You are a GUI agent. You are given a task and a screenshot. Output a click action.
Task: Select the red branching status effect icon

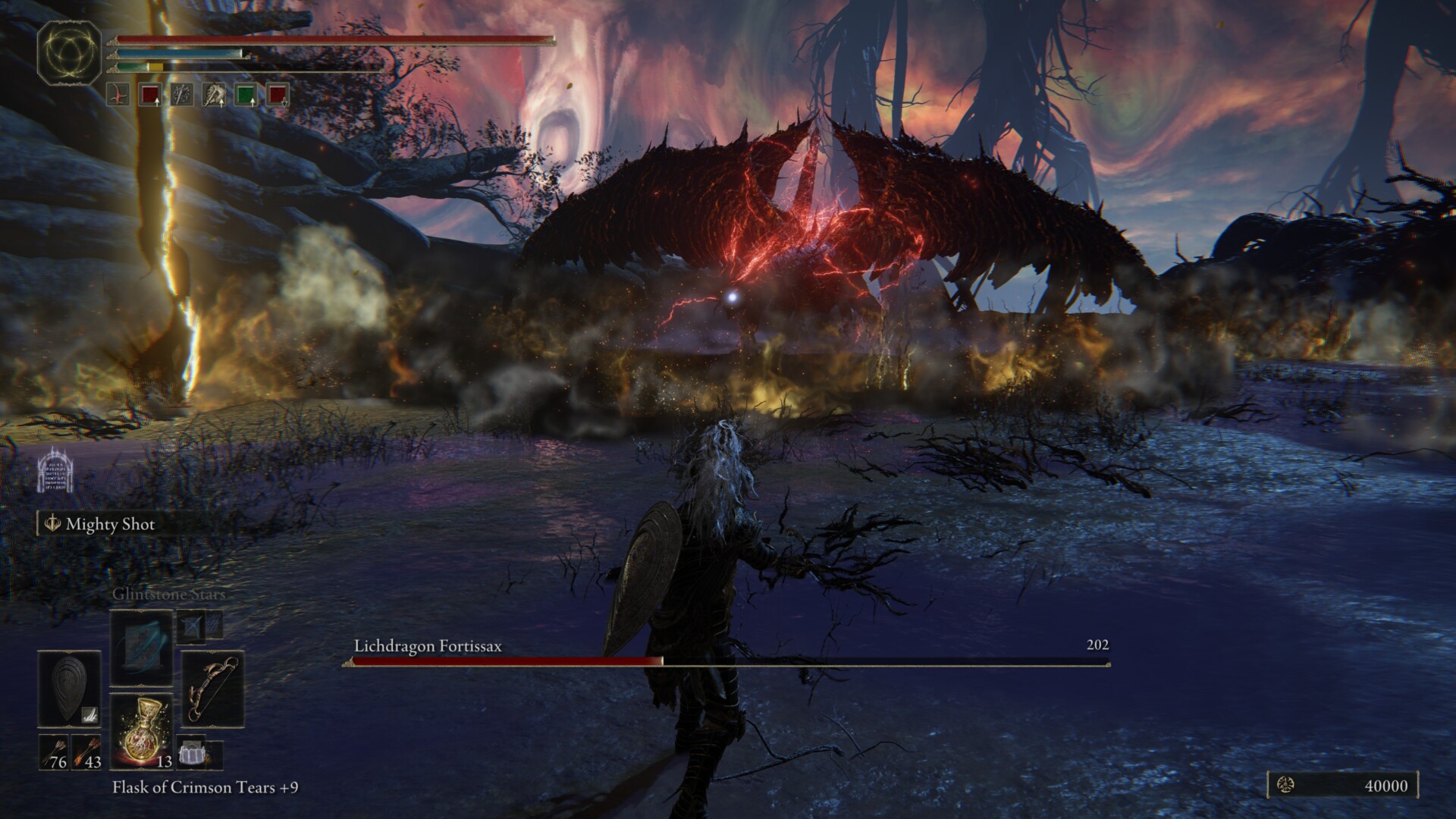tap(118, 95)
